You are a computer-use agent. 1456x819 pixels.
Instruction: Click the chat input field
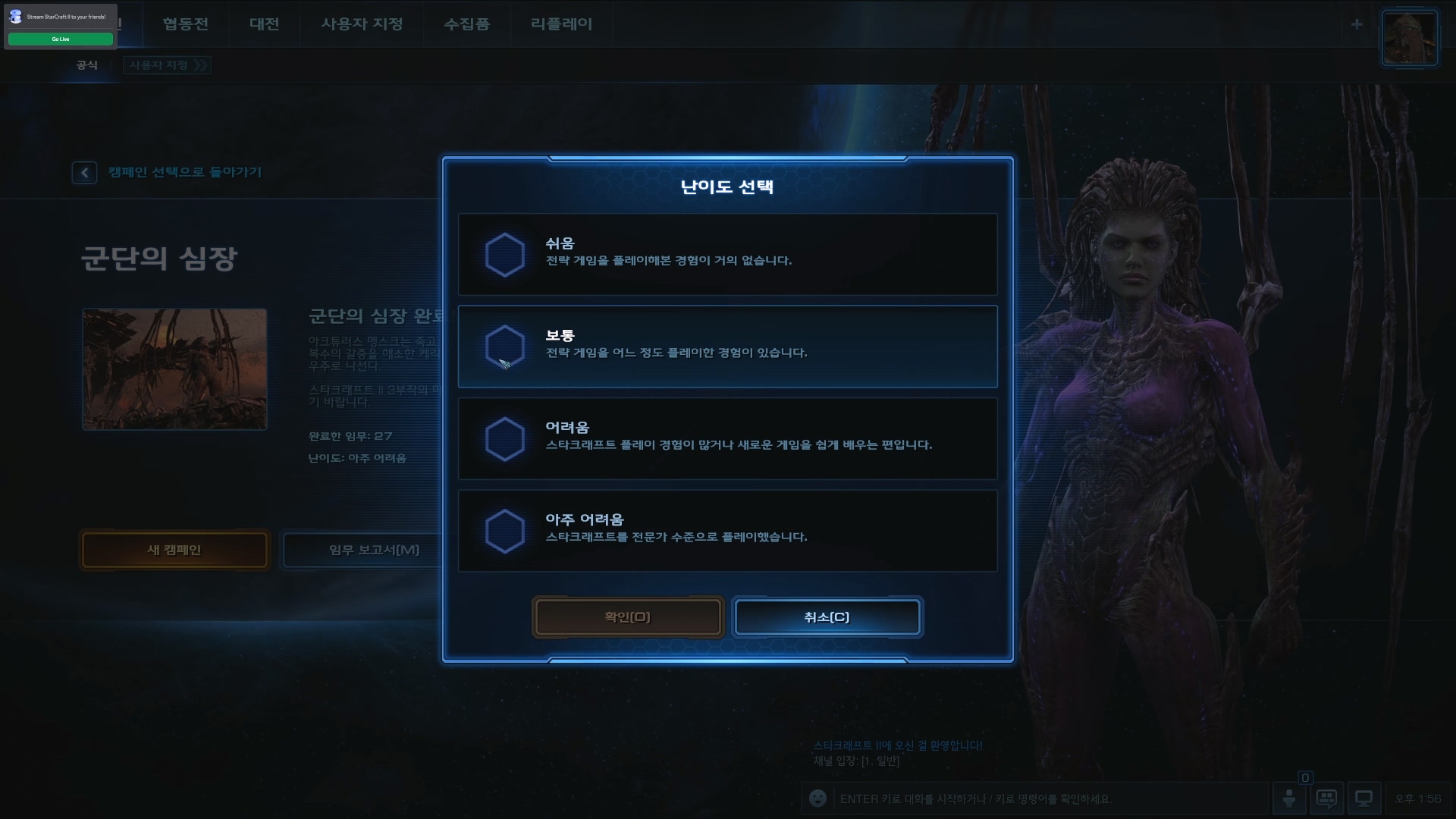pos(1046,799)
